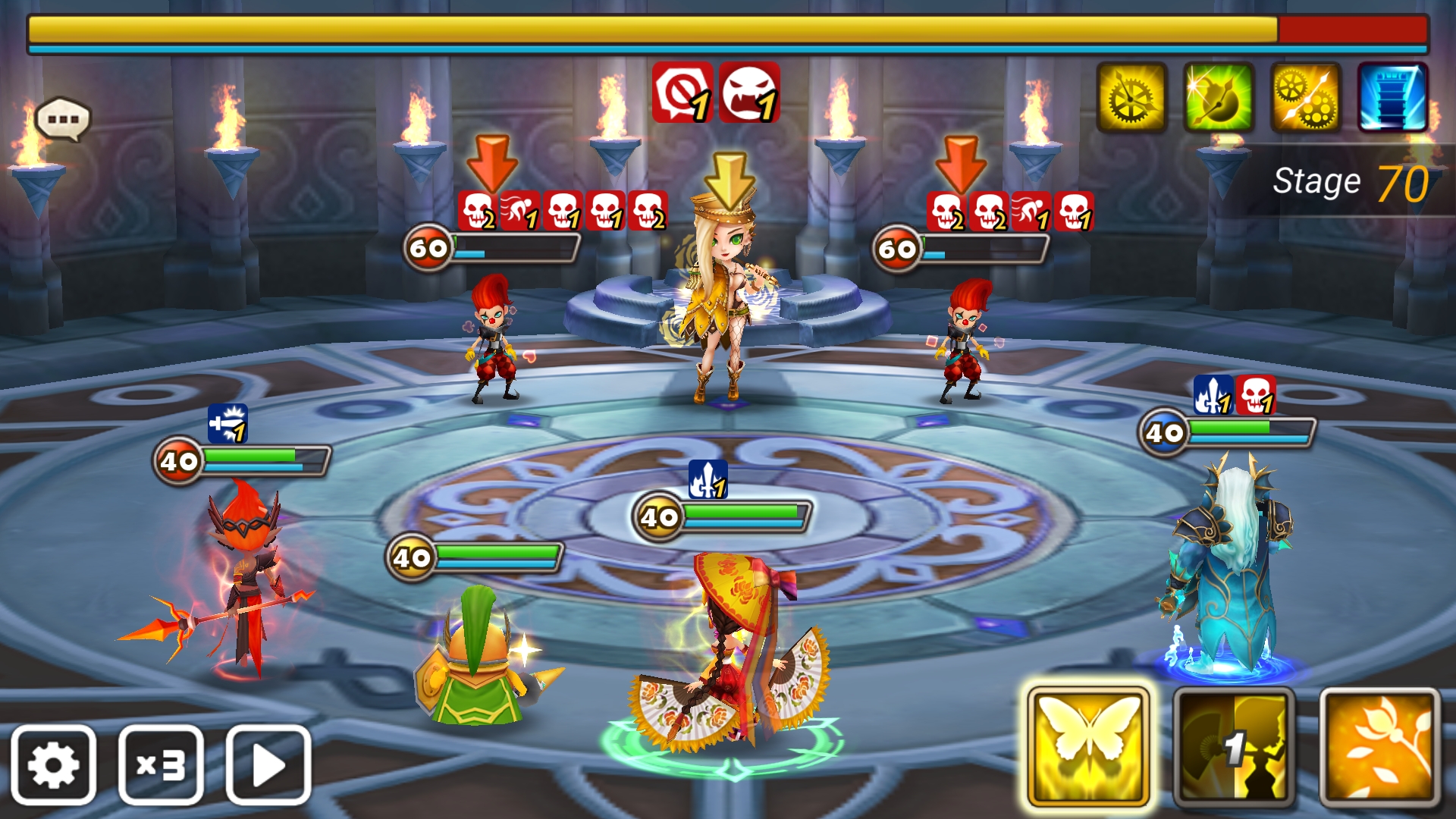The height and width of the screenshot is (819, 1456).
Task: Activate the orange flower branch skill
Action: (x=1379, y=747)
